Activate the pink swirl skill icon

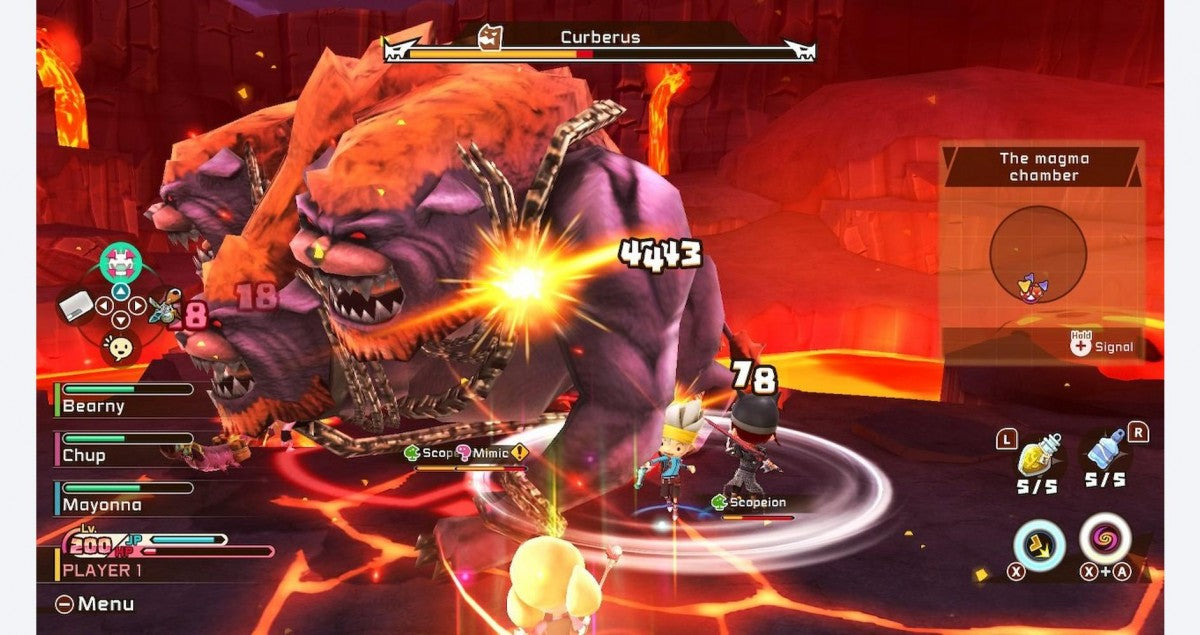click(1105, 540)
